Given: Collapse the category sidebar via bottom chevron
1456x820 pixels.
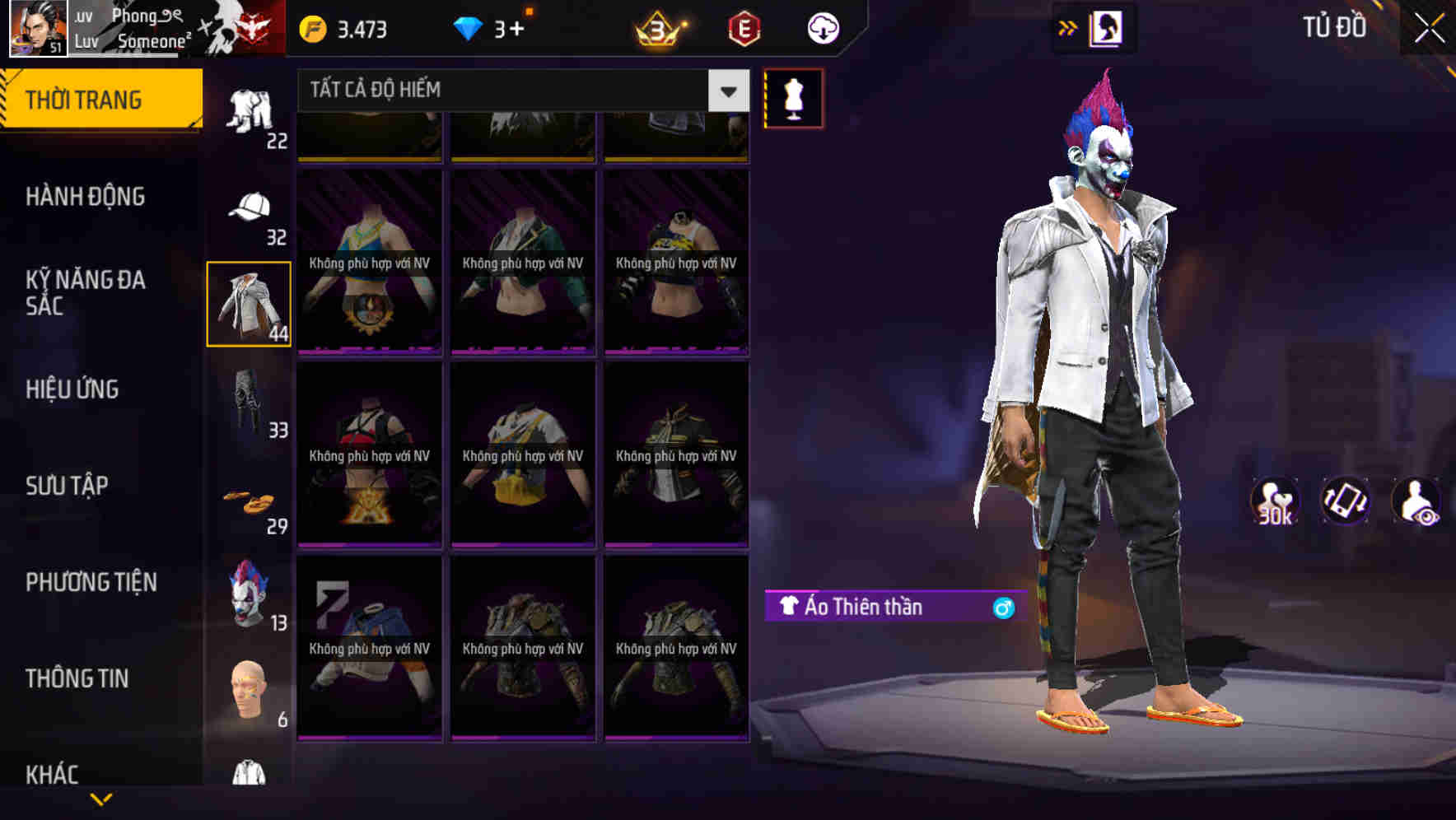Looking at the screenshot, I should 101,800.
